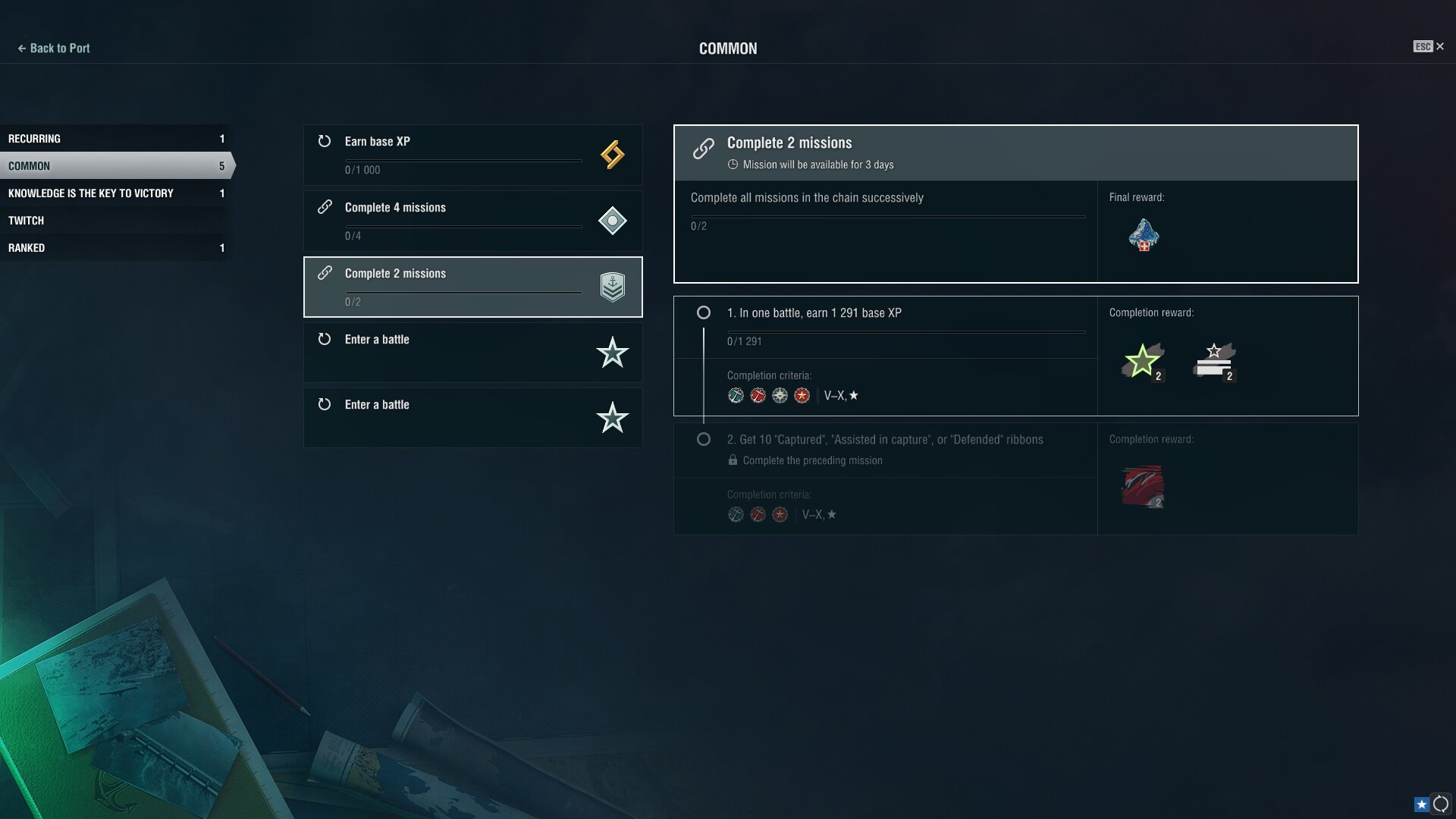Screen dimensions: 1456x819
Task: Click the green star completion reward
Action: (x=1142, y=361)
